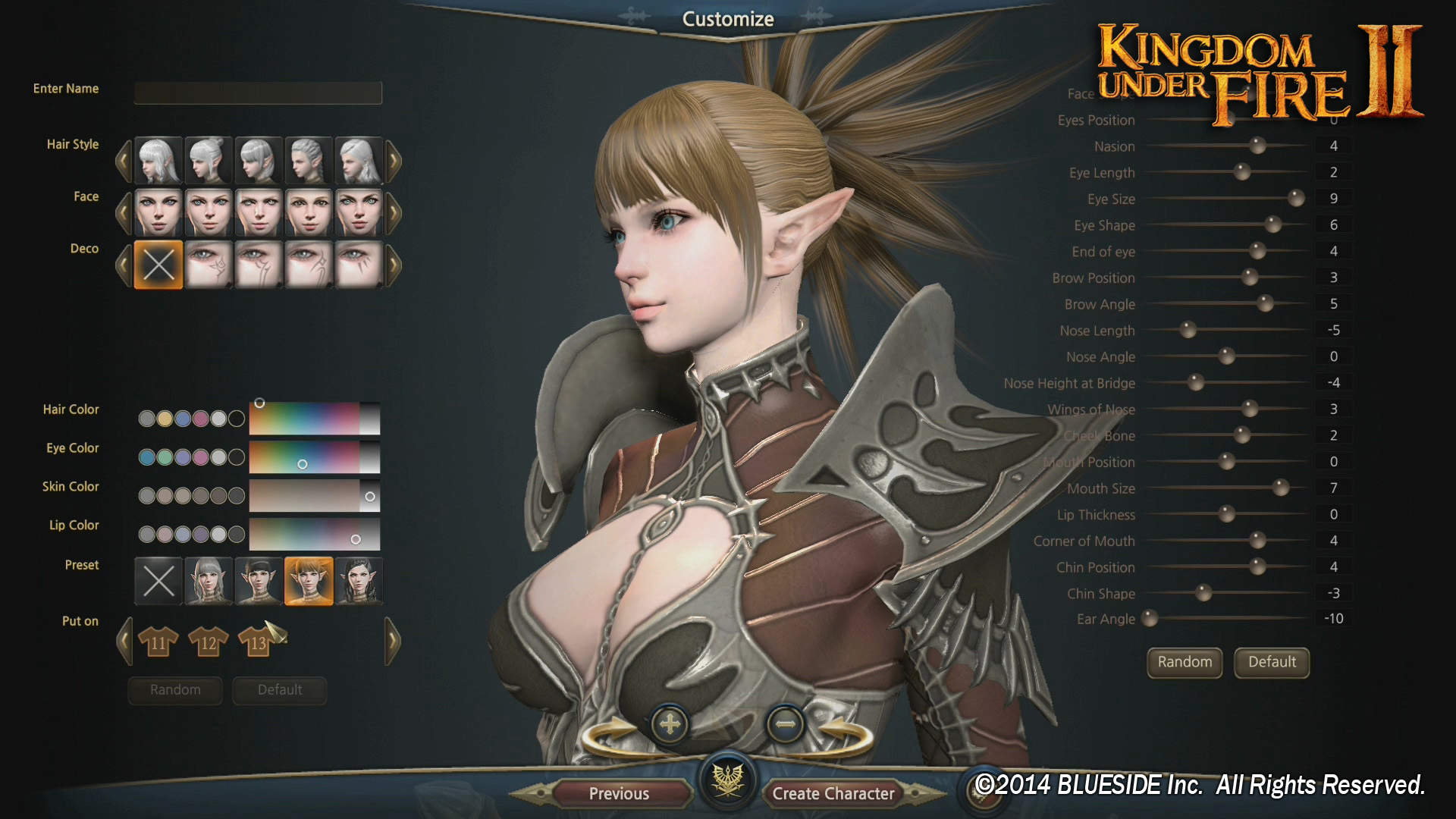Select the highlighted orange Preset thumbnail

point(308,581)
